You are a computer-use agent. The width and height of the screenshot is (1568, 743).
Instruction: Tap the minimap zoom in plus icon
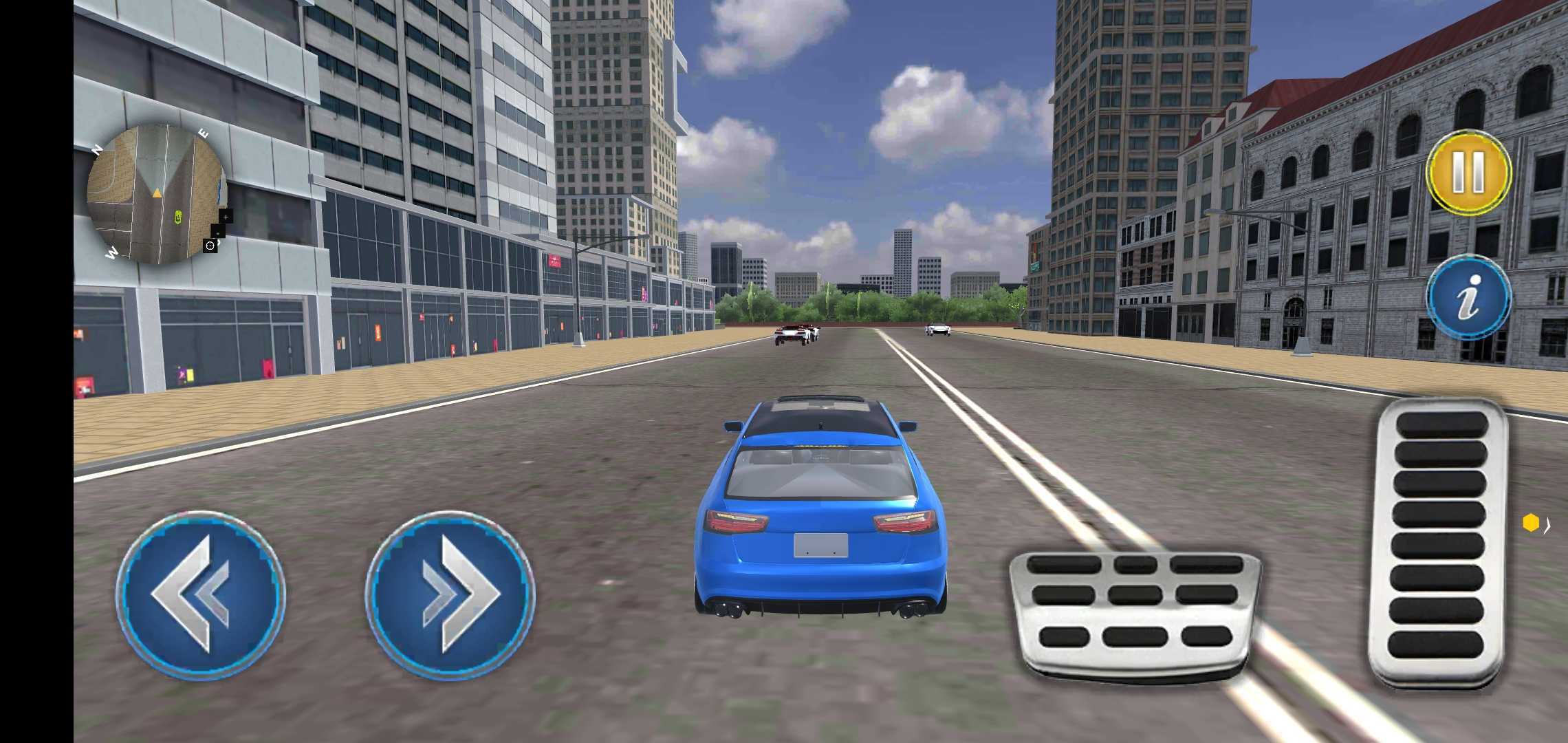[226, 217]
